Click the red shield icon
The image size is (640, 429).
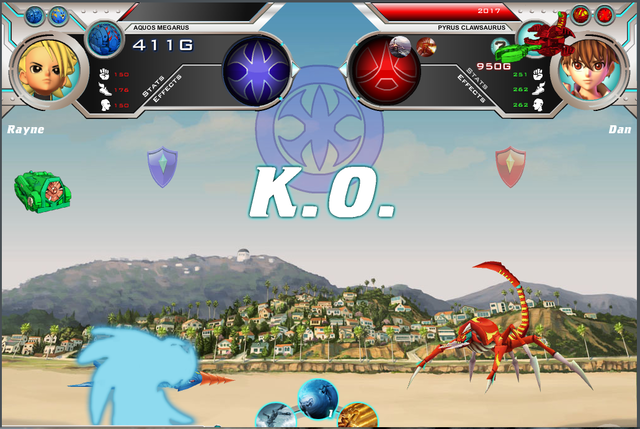point(511,166)
